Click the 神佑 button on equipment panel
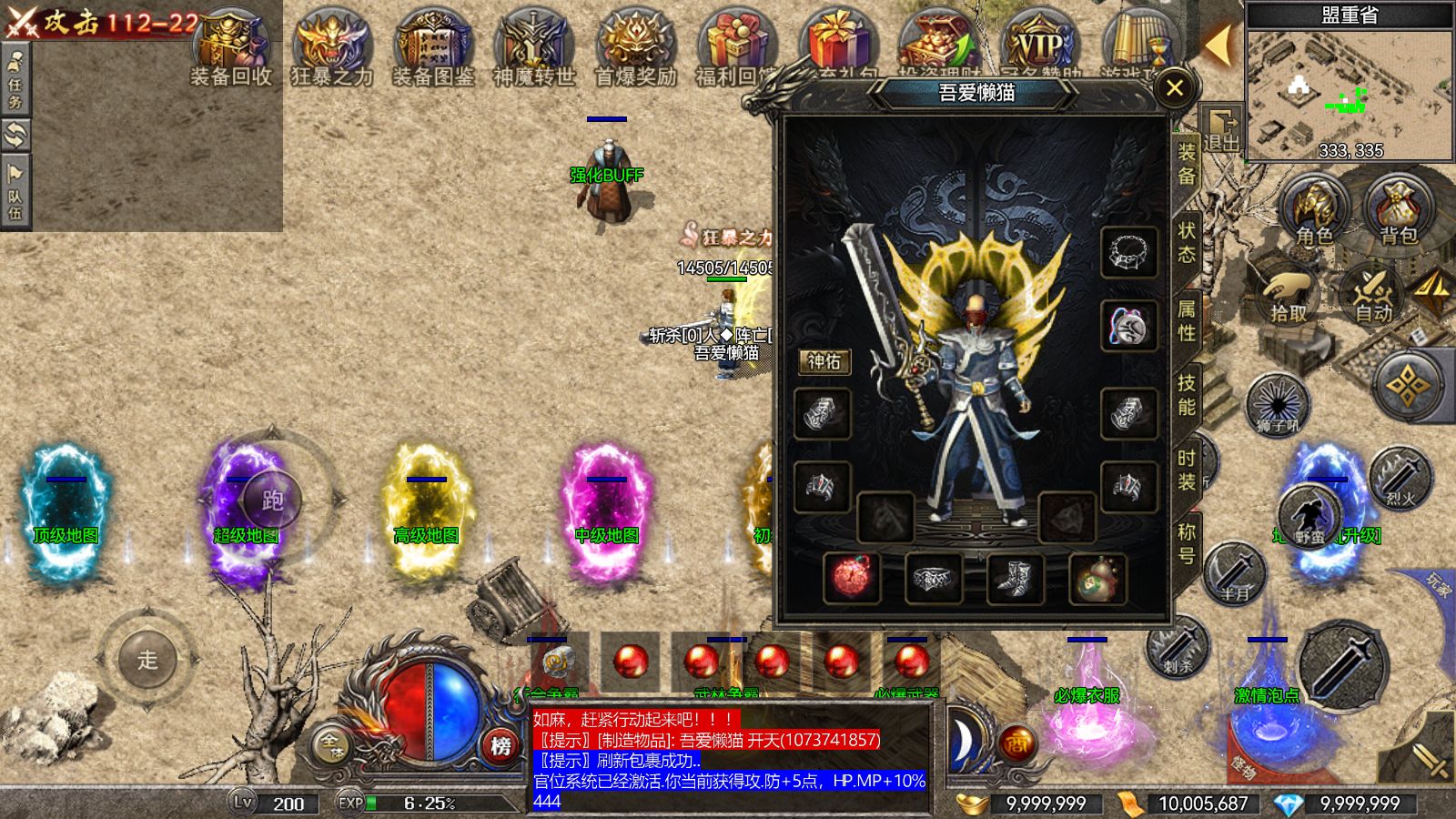The height and width of the screenshot is (819, 1456). [x=824, y=361]
